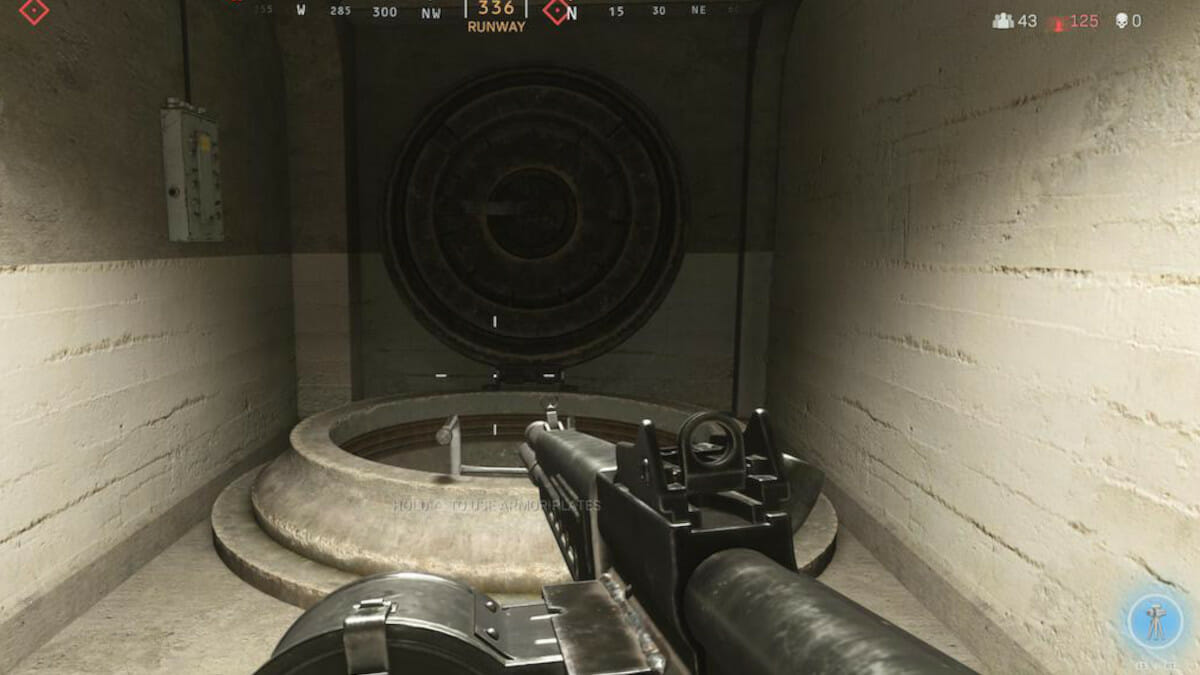
Task: Select the red diamond marker beside compass N
Action: 556,12
